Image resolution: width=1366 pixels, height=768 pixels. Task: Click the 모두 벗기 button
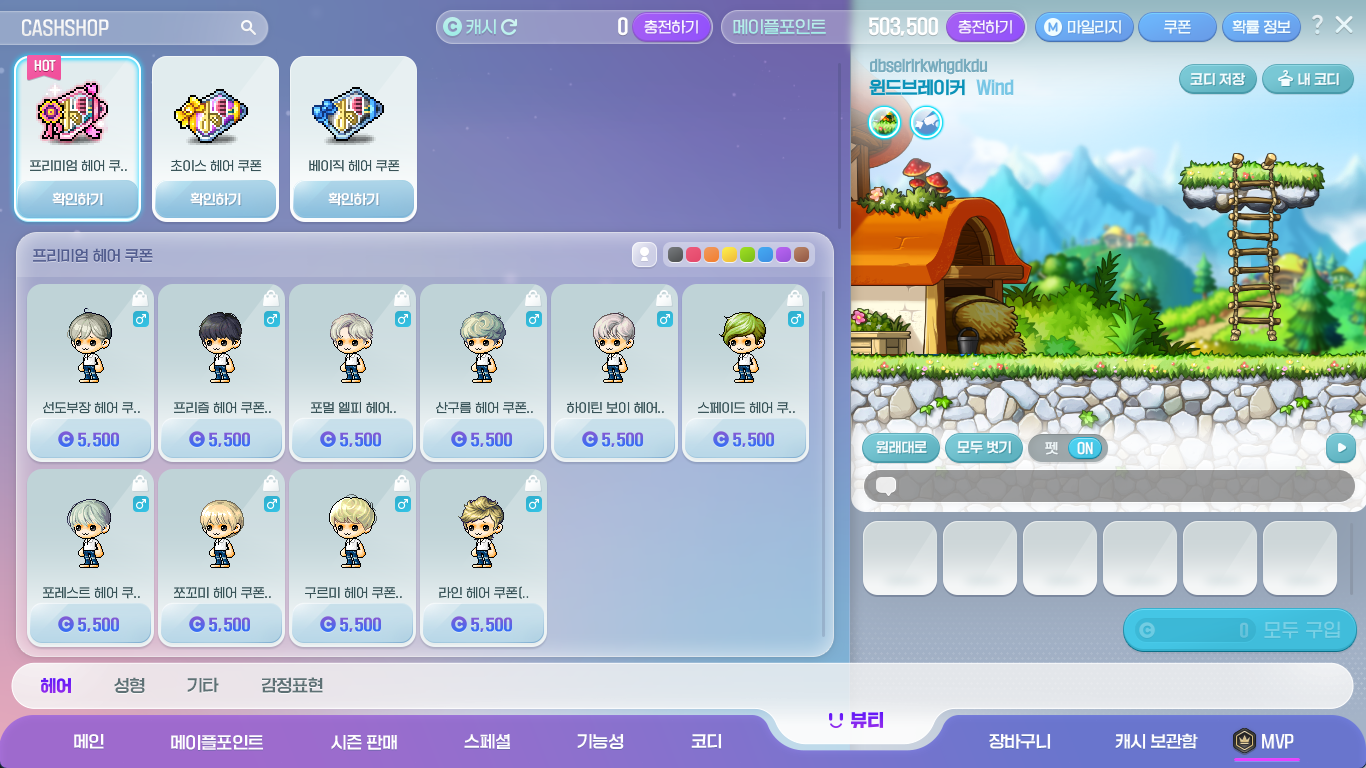click(983, 448)
